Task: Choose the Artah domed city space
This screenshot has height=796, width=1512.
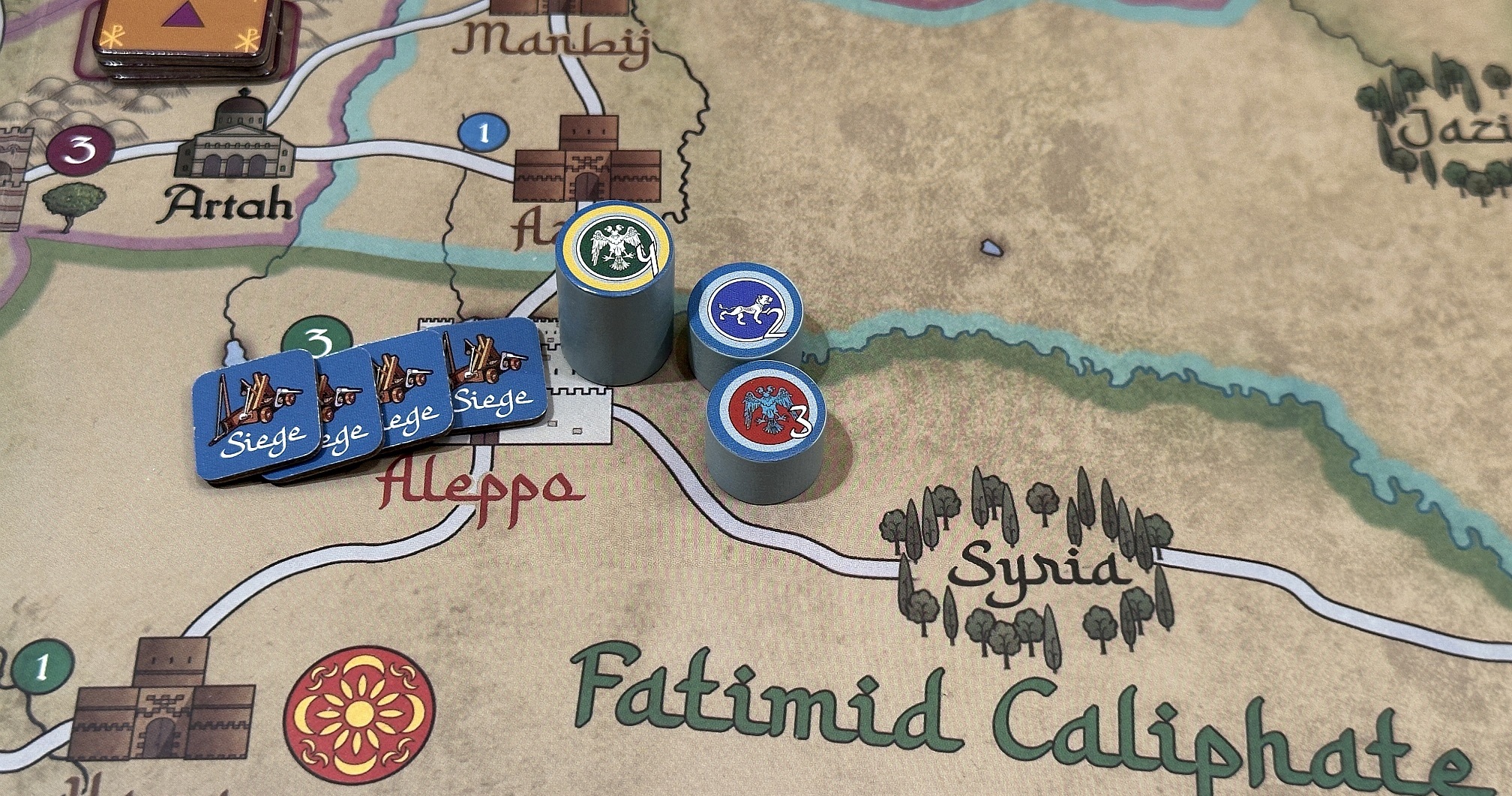Action: click(x=234, y=137)
